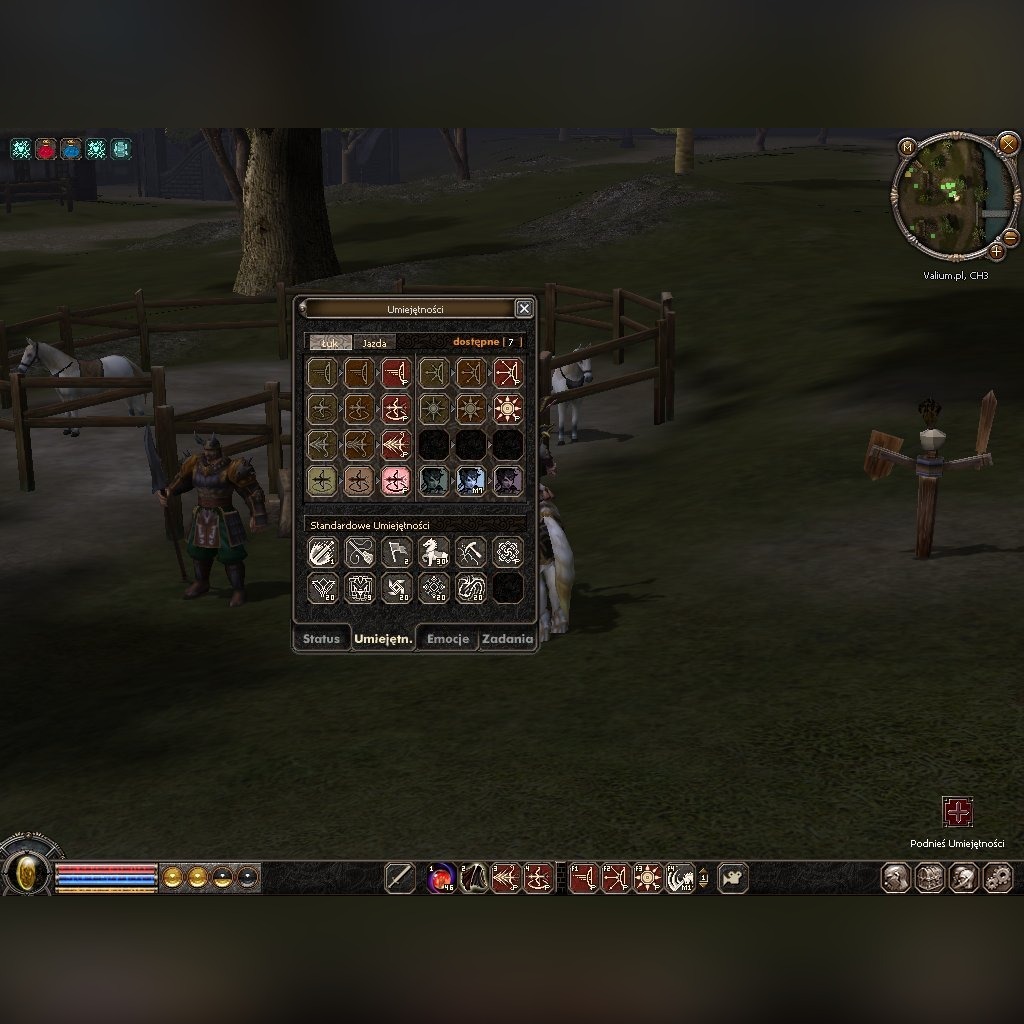1024x1024 pixels.
Task: Open the inventory chest button
Action: click(930, 878)
